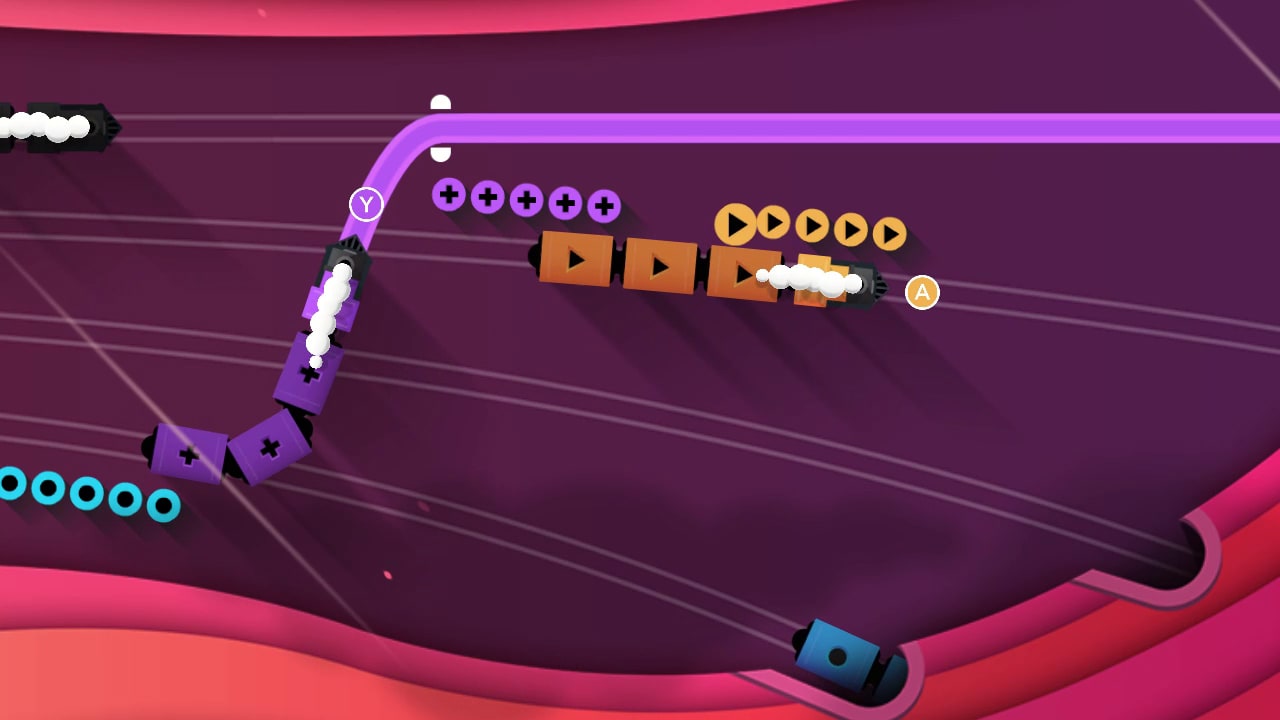This screenshot has width=1280, height=720.
Task: Select the leftmost cyan ring pickup
Action: pyautogui.click(x=12, y=484)
